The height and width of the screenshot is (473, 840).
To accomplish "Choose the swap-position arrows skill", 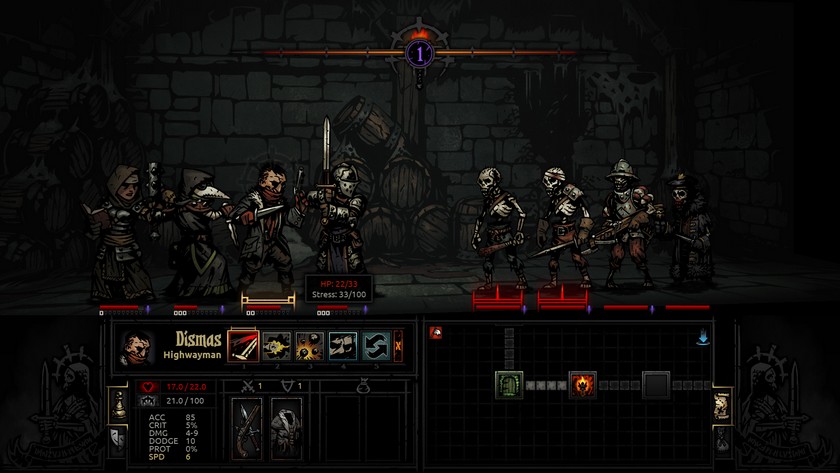I will (376, 345).
